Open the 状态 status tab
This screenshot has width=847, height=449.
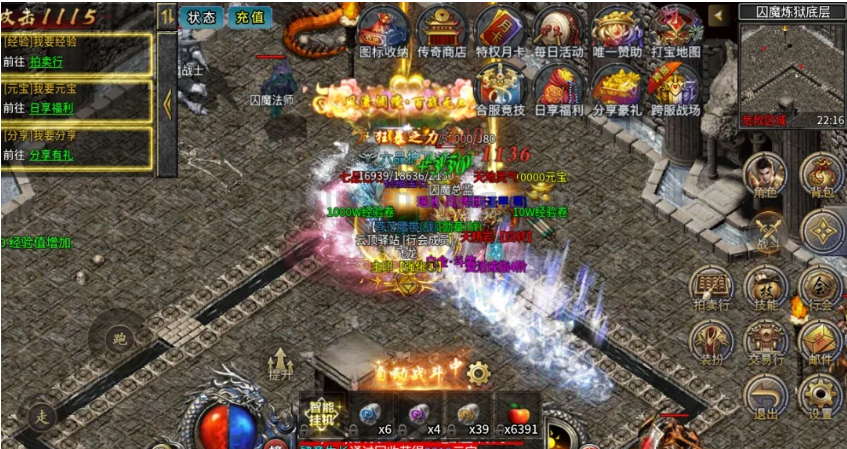point(201,17)
